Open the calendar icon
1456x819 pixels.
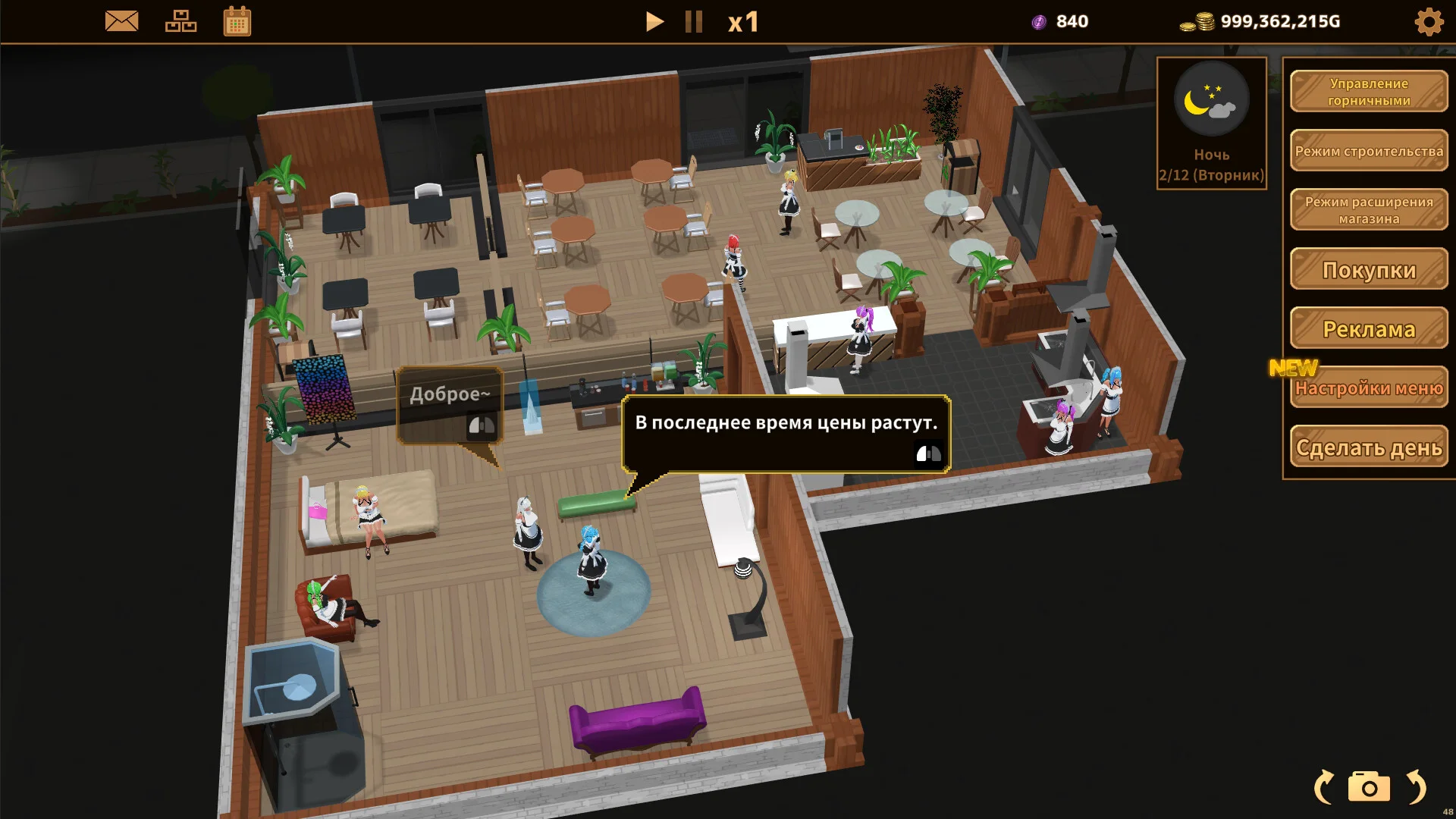[x=237, y=21]
